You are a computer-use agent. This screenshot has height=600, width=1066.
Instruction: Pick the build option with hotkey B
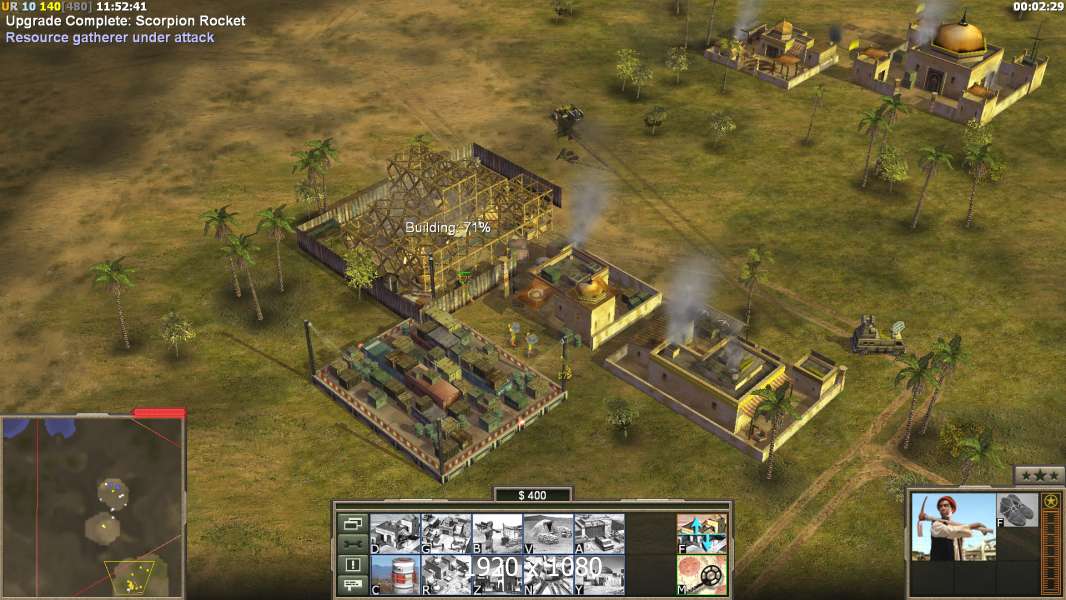tap(497, 533)
